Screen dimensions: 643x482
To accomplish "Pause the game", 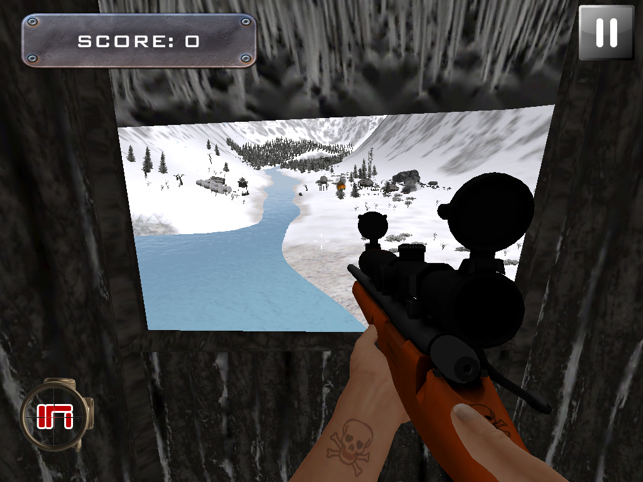I will [x=606, y=33].
